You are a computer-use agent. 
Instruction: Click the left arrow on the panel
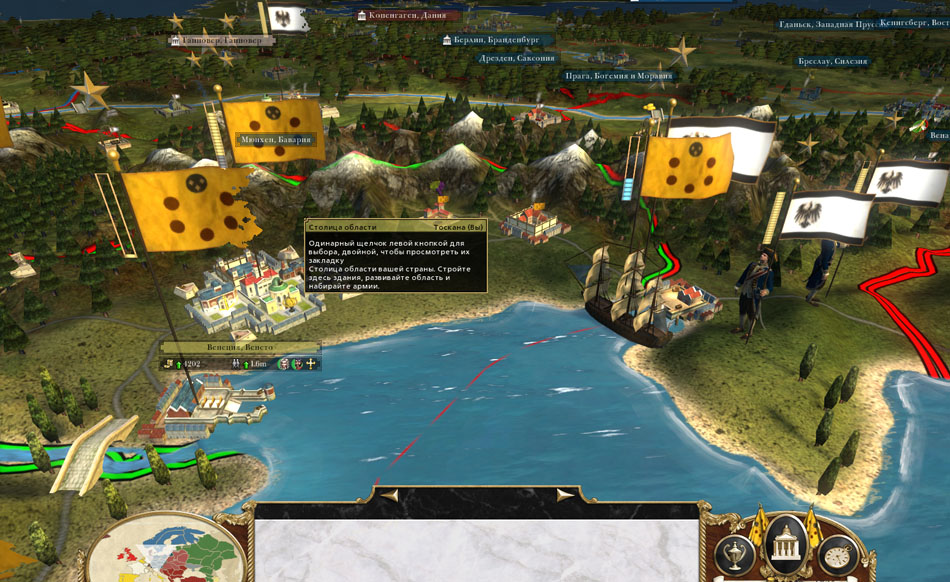389,494
